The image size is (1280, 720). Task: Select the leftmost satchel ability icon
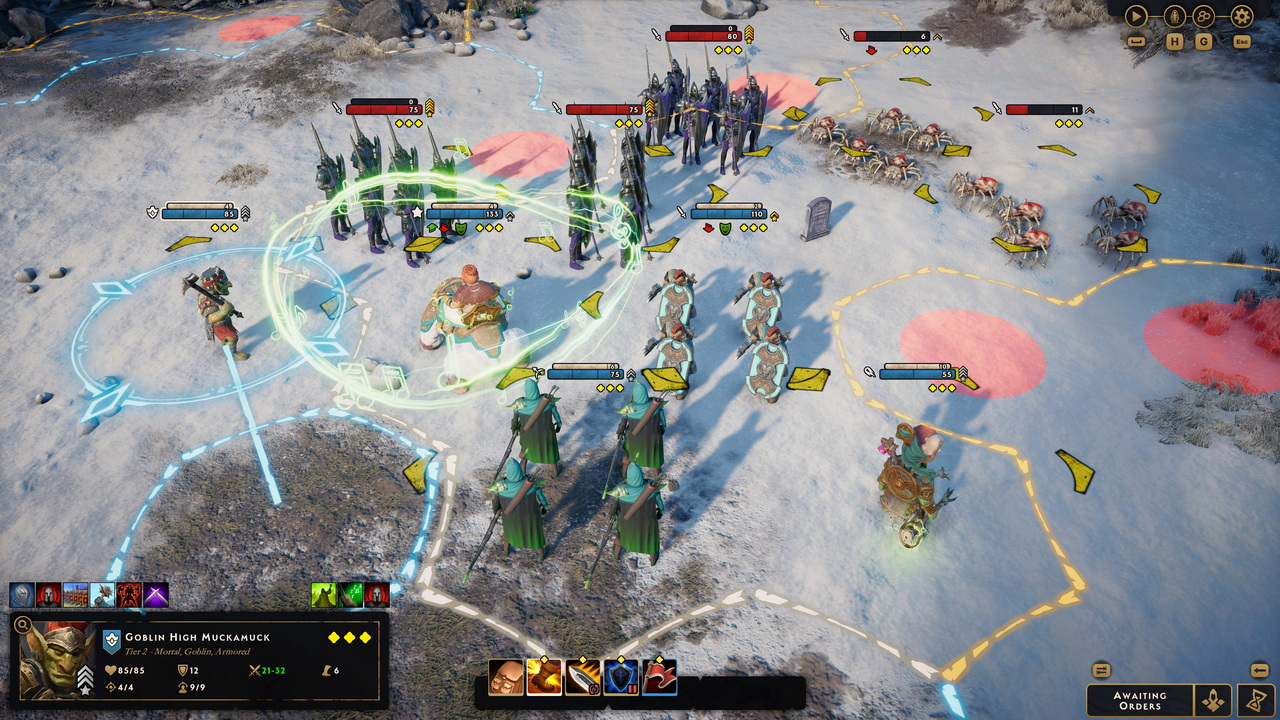[505, 678]
